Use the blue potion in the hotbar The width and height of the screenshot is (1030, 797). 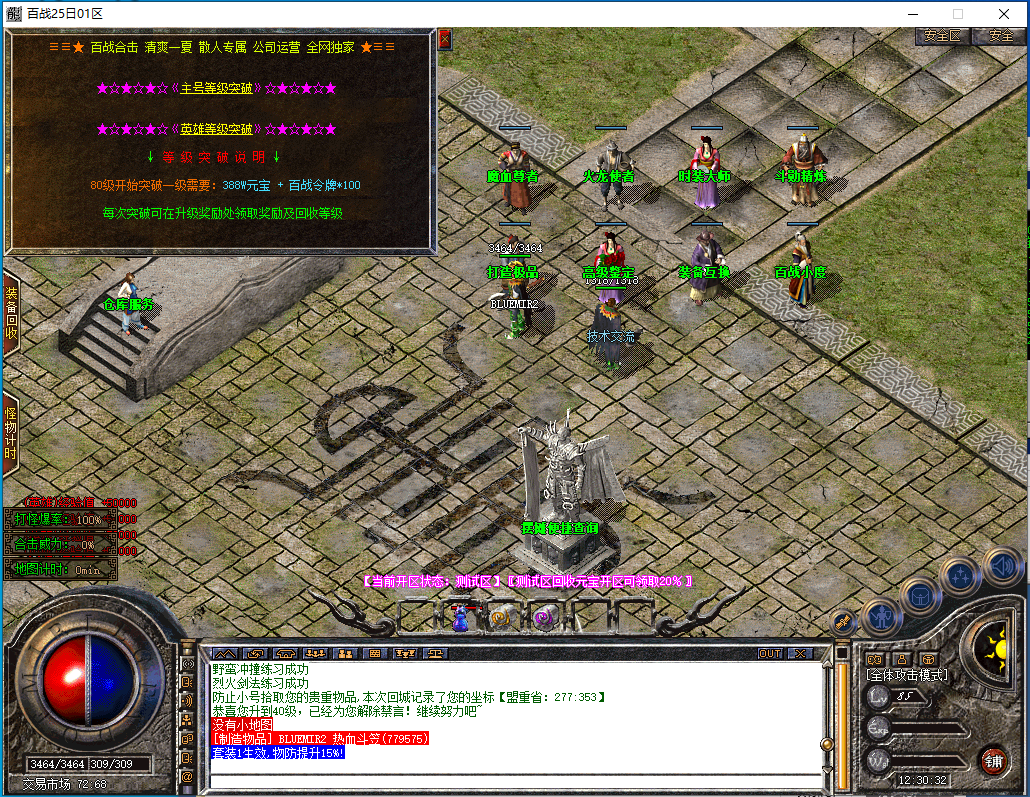(460, 617)
